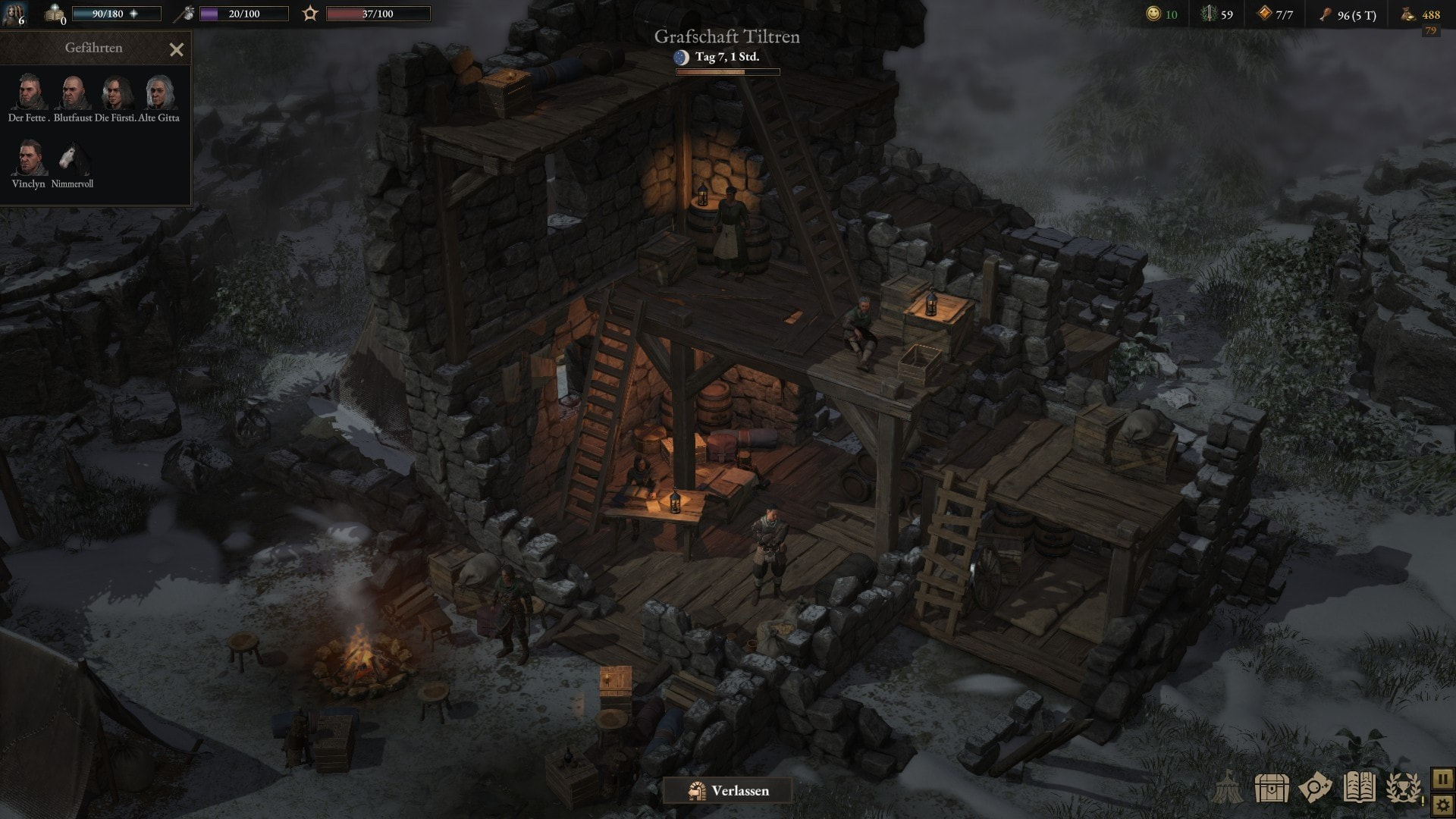Select the horse Nimmervoll portrait
This screenshot has width=1456, height=819.
pyautogui.click(x=73, y=158)
